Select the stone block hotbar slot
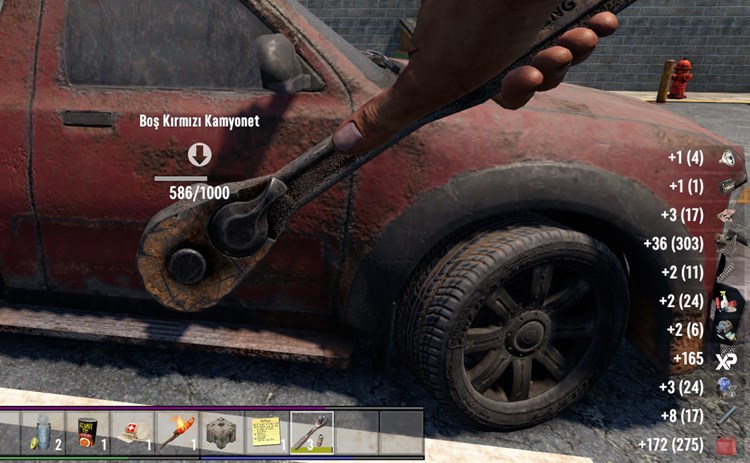This screenshot has width=750, height=463. pyautogui.click(x=222, y=432)
